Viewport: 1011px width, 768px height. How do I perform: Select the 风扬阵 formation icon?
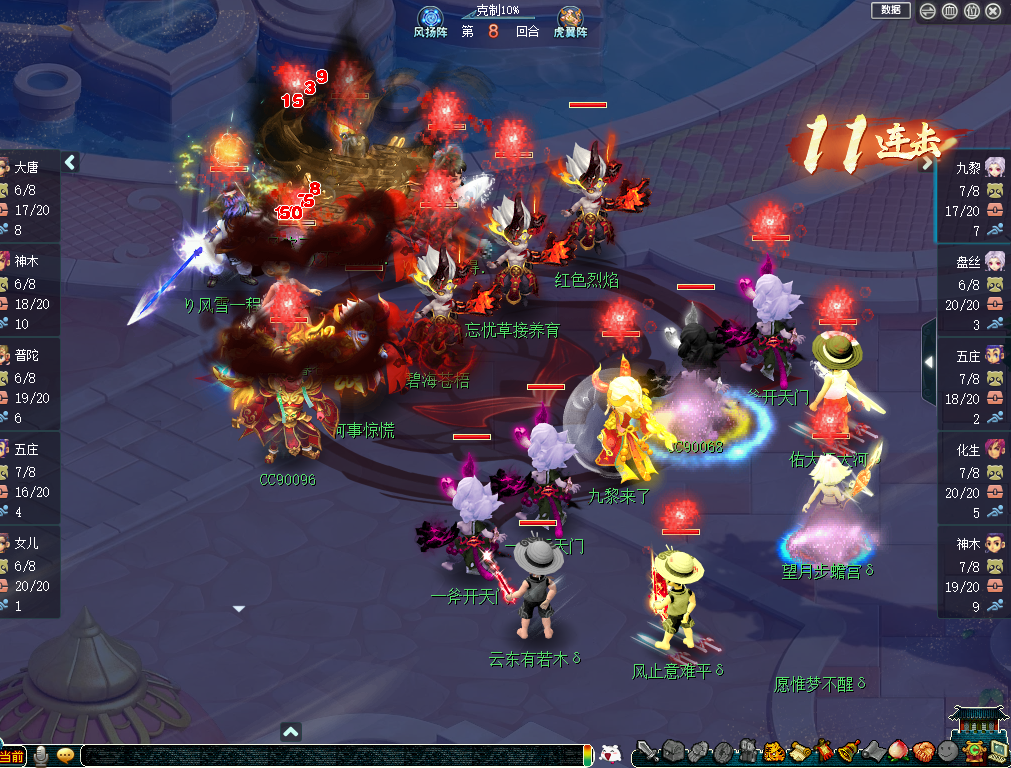(430, 20)
